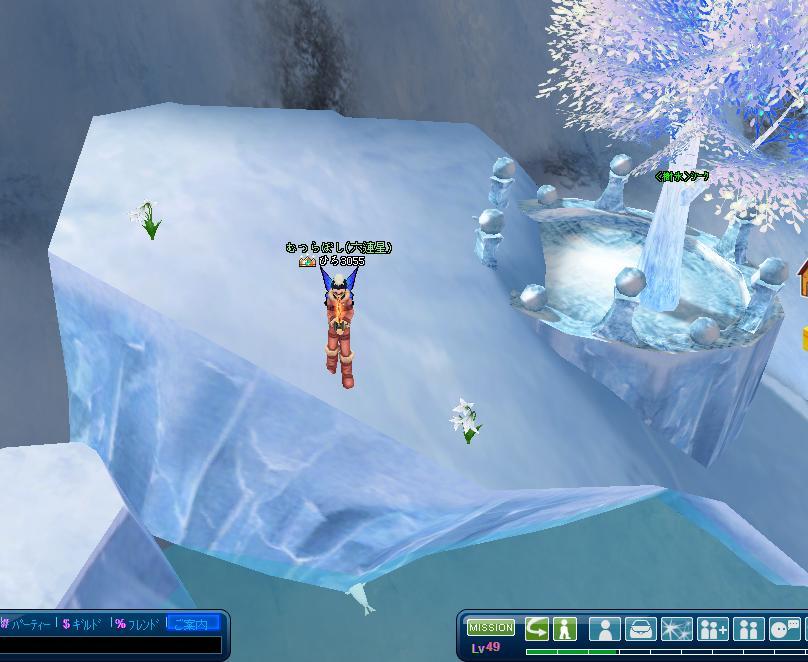
Task: Click the green curved arrow button
Action: click(x=537, y=629)
